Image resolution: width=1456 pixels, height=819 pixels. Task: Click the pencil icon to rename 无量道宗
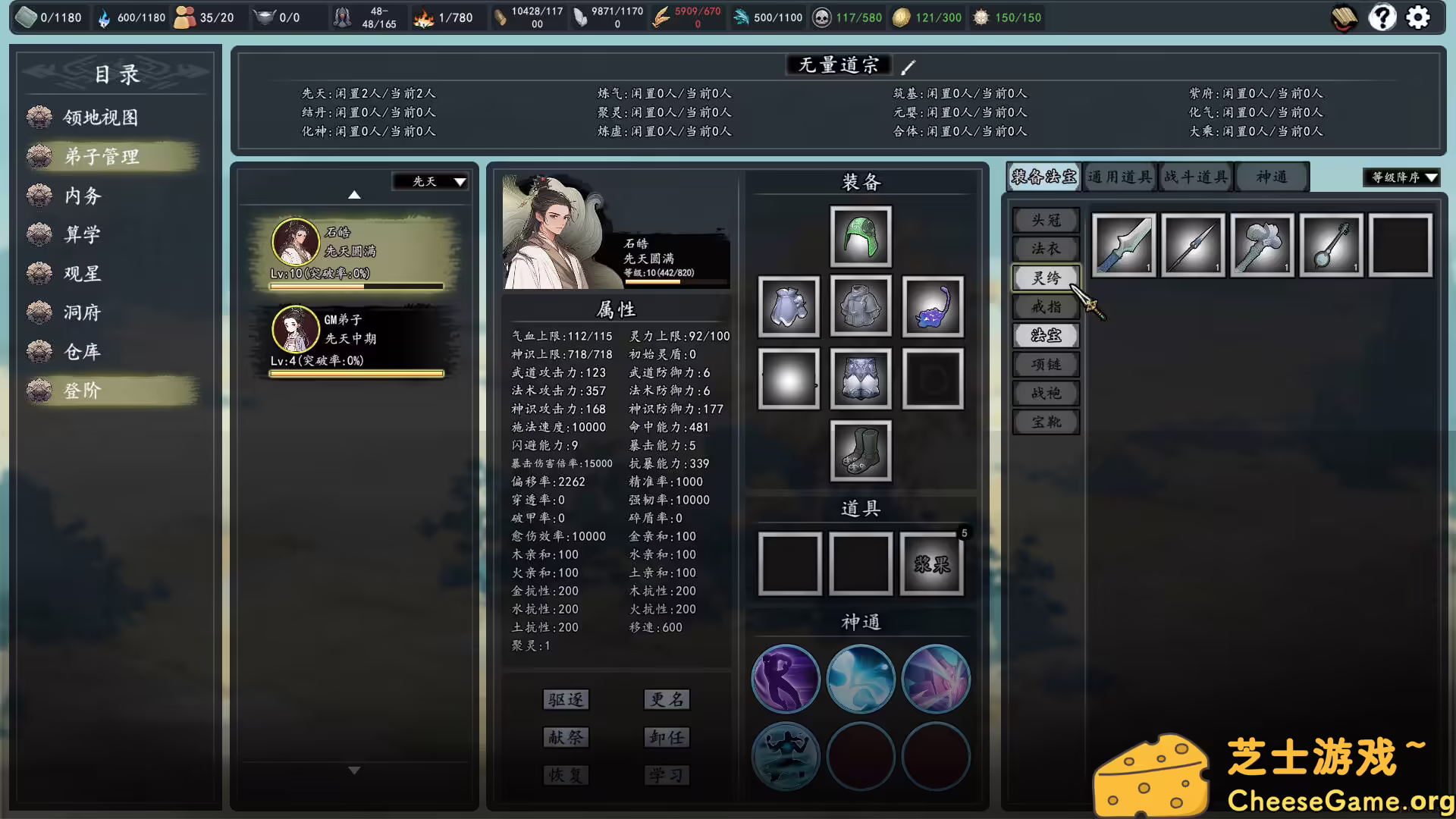click(x=908, y=67)
